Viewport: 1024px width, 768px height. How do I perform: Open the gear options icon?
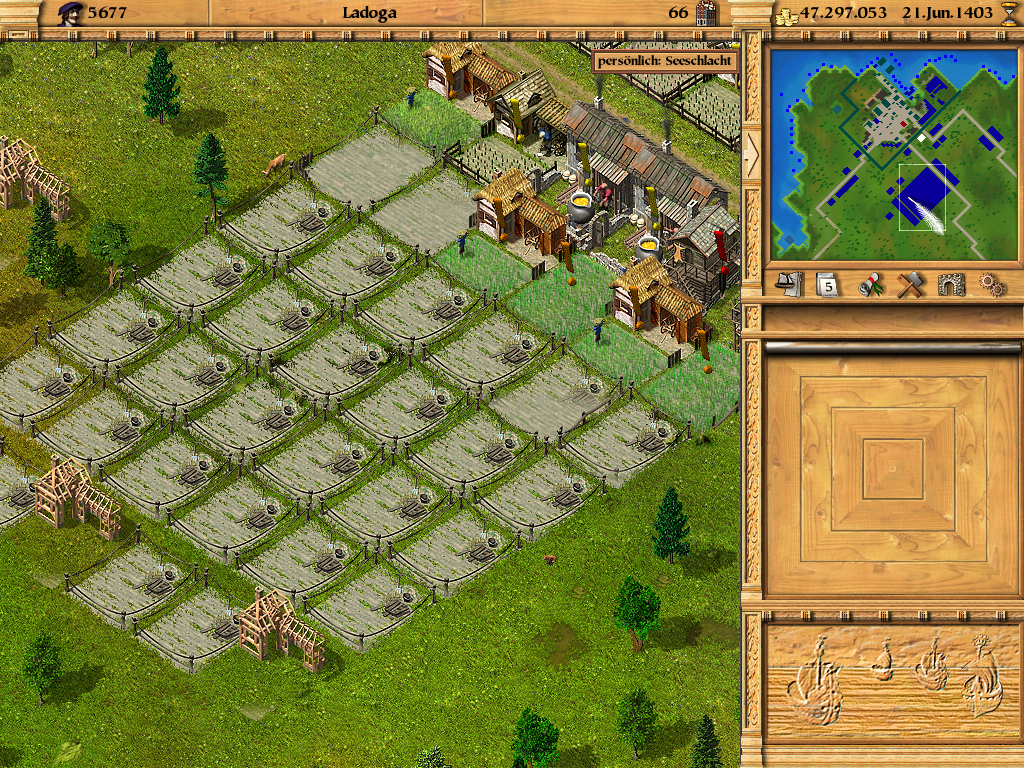coord(991,284)
